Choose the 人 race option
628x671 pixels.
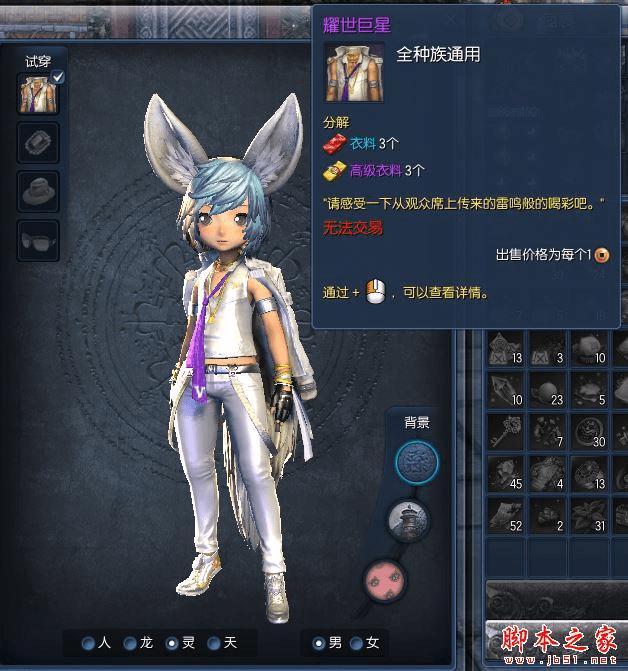[x=90, y=643]
